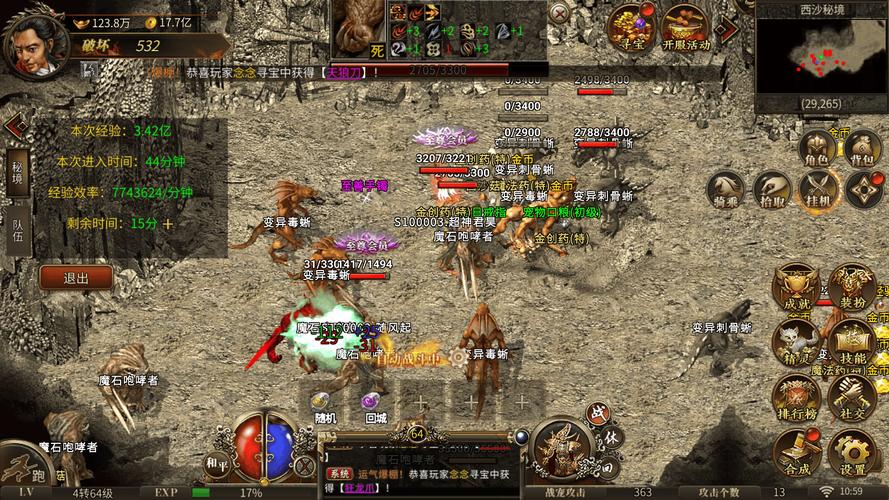This screenshot has width=889, height=500.
Task: Tap the 骑乘 mount button
Action: pos(725,190)
